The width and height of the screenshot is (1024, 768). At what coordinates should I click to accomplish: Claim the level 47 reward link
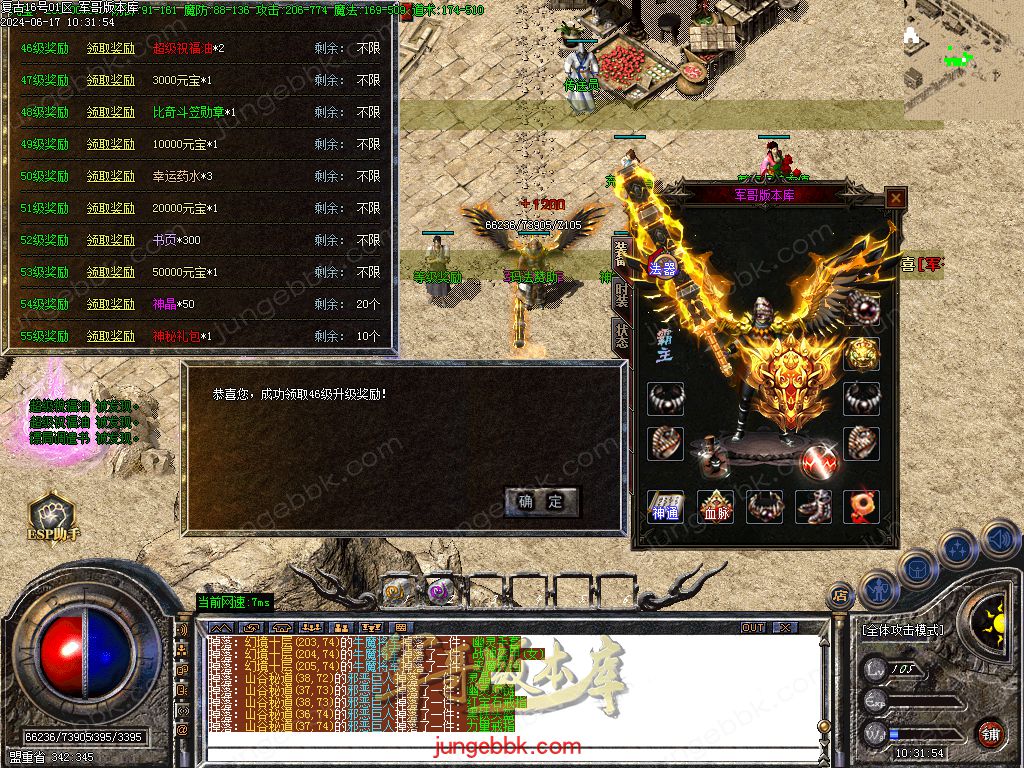tap(110, 81)
